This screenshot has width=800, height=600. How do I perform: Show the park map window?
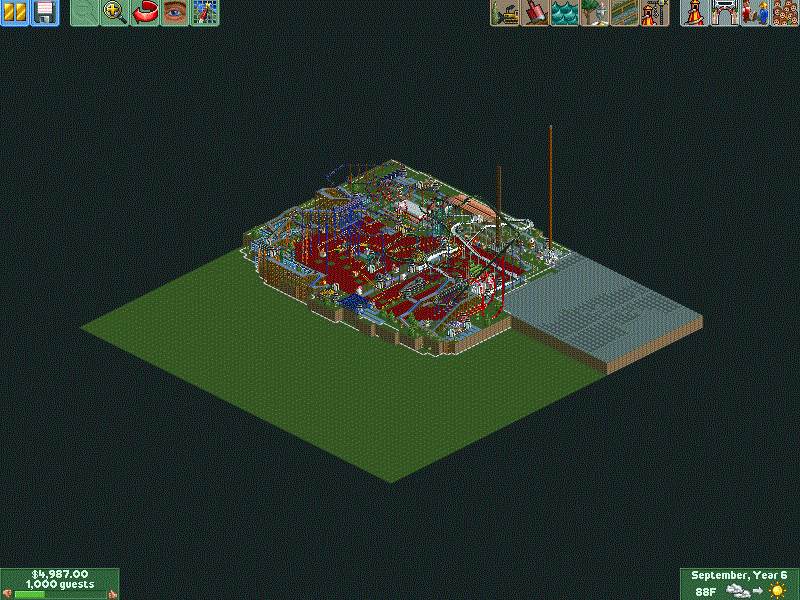pyautogui.click(x=205, y=13)
